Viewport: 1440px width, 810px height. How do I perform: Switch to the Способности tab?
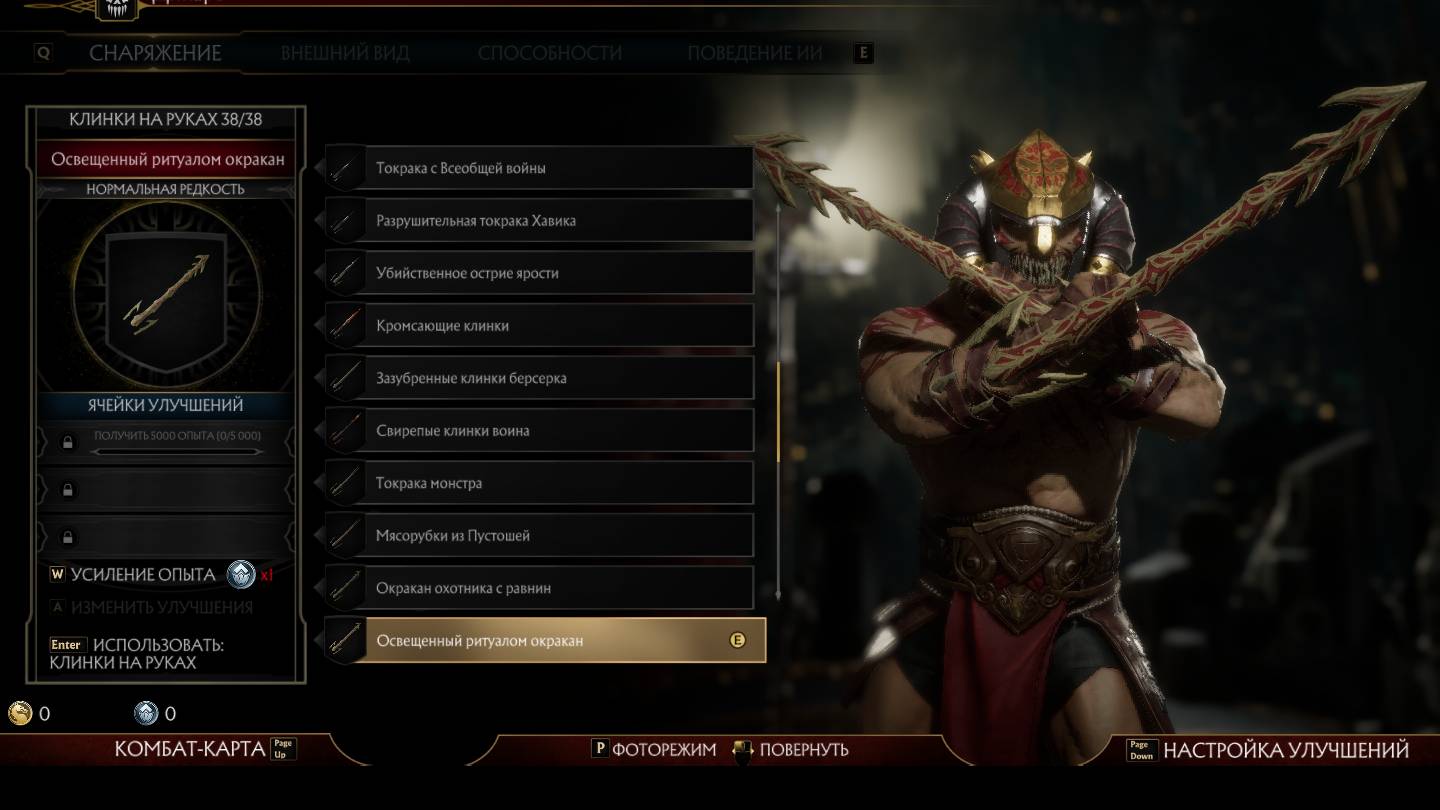[549, 53]
